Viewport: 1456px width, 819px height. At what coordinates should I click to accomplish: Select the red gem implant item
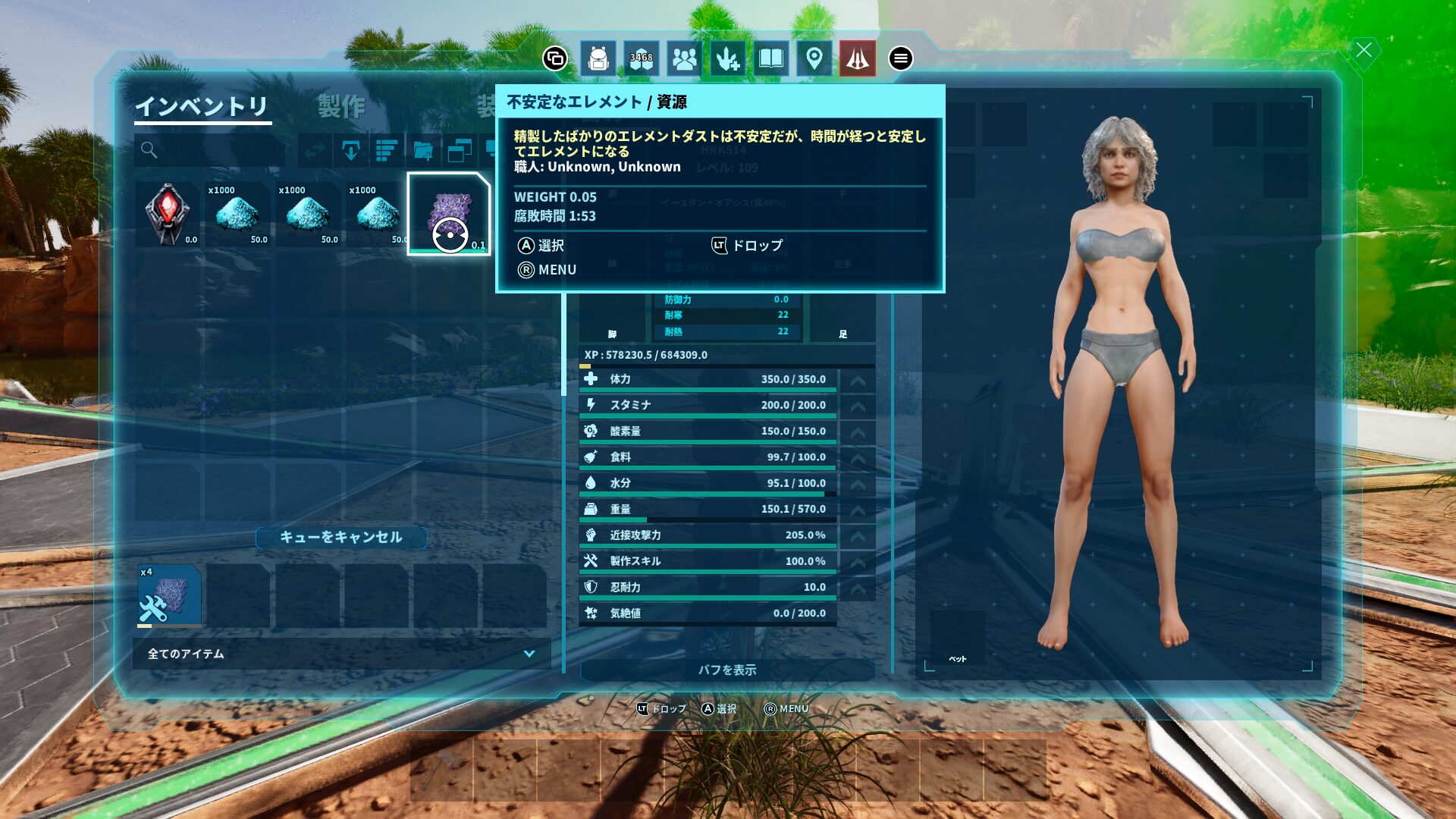(168, 214)
